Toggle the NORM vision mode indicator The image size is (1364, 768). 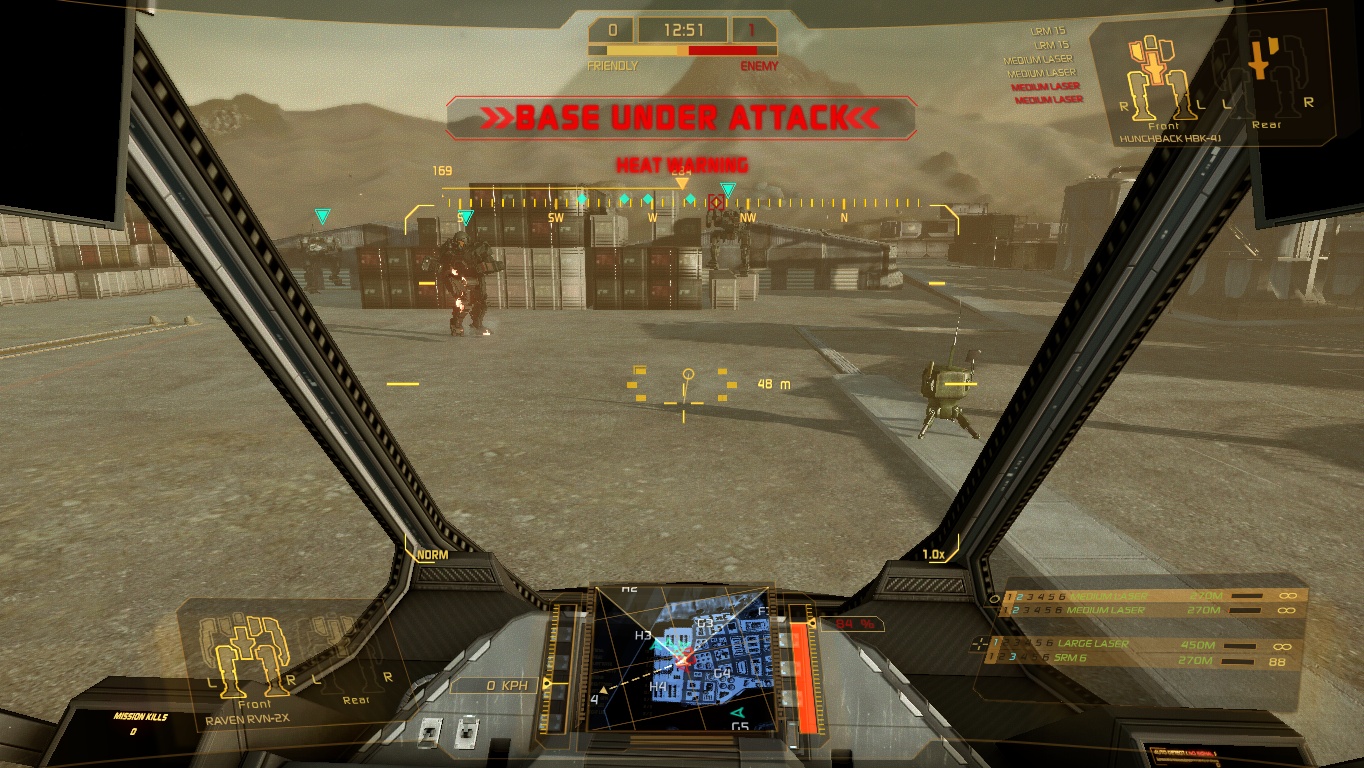(432, 555)
